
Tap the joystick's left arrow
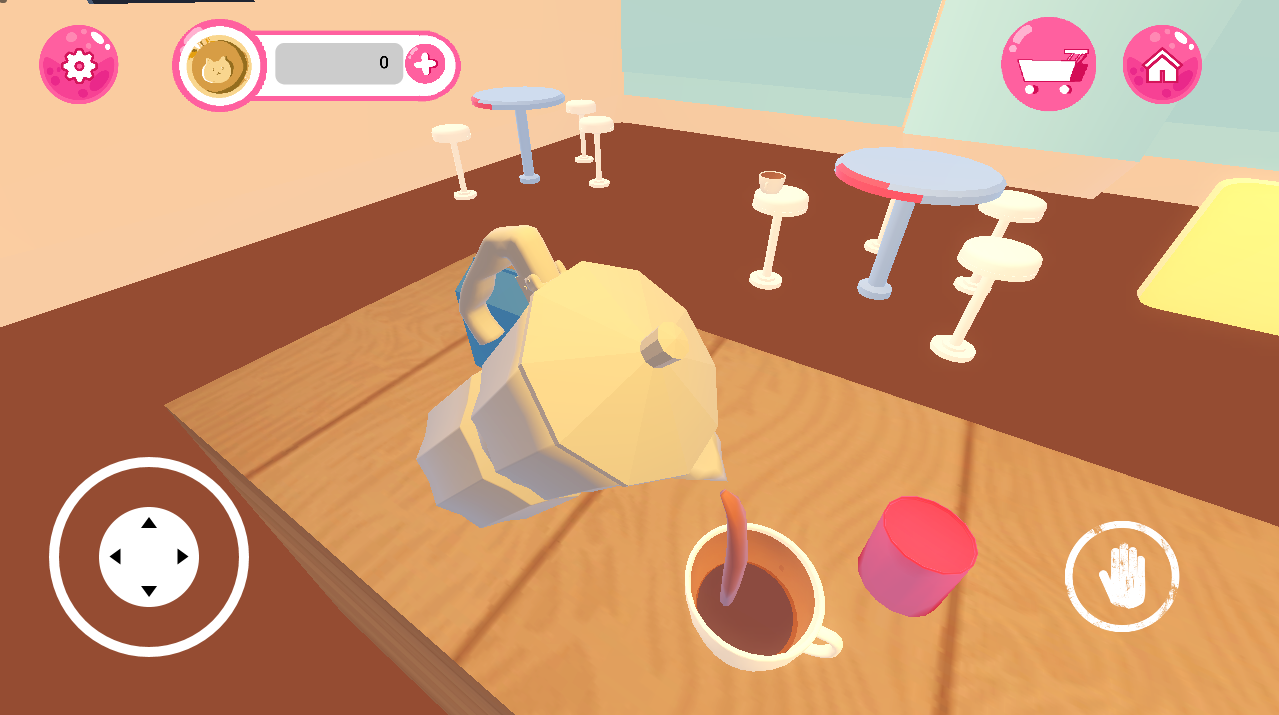click(115, 557)
